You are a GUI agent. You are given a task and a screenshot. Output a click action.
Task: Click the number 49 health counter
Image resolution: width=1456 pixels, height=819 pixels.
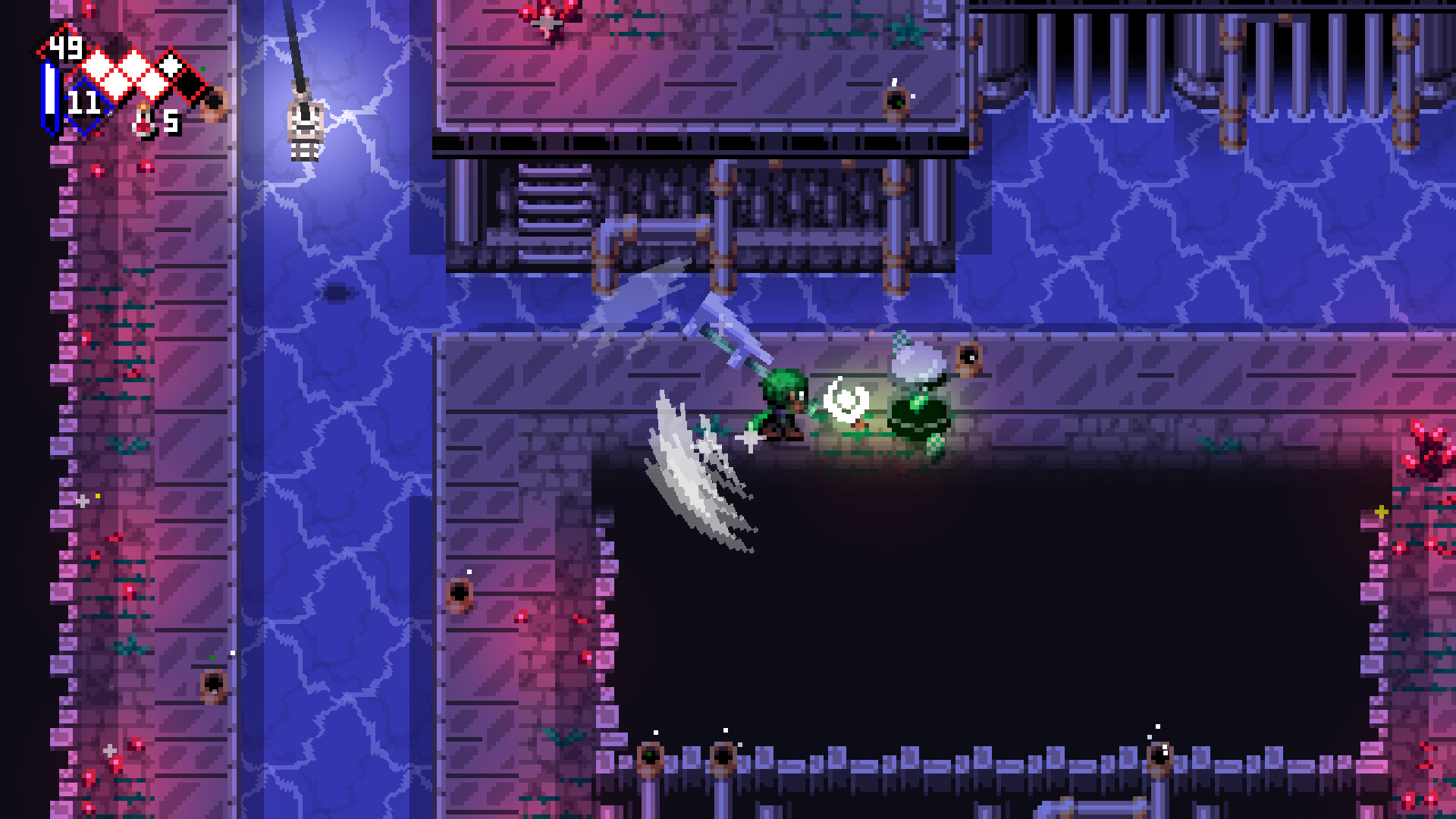67,48
